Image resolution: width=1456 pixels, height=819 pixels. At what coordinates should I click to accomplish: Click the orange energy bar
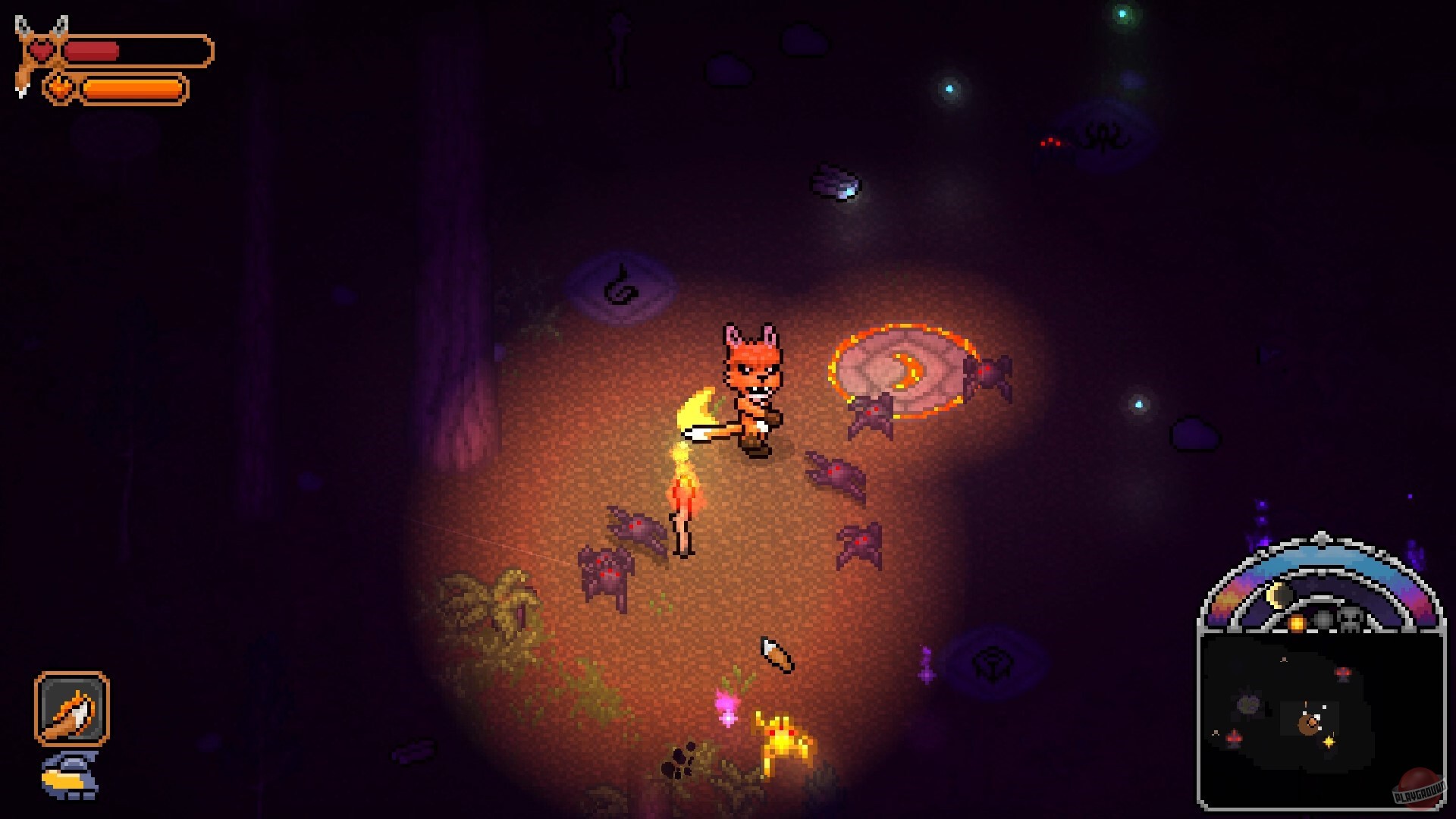(133, 90)
